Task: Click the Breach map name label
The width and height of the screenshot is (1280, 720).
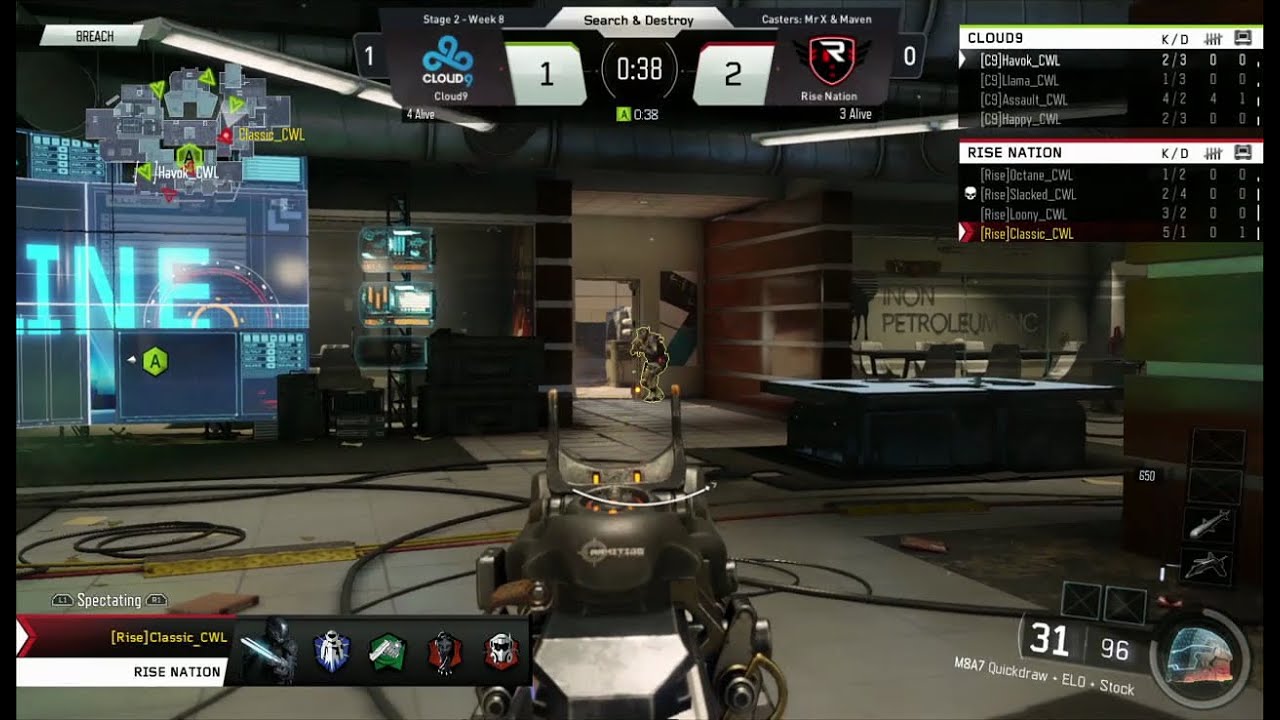Action: pos(96,36)
